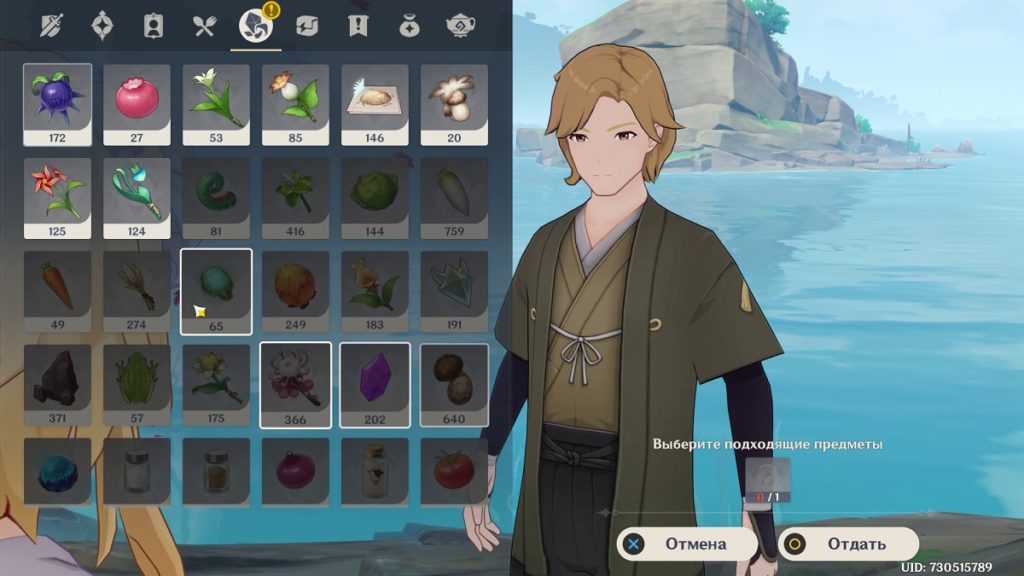Open the quest items exclamation tab

(358, 26)
